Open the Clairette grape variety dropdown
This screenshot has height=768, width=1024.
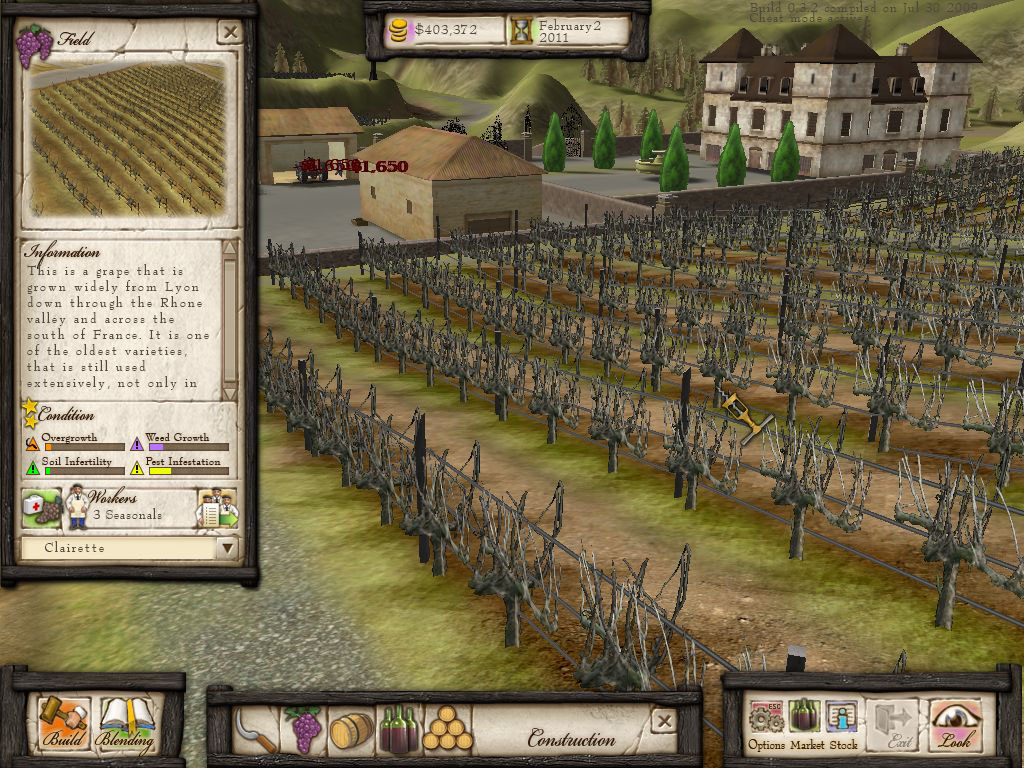tap(228, 548)
